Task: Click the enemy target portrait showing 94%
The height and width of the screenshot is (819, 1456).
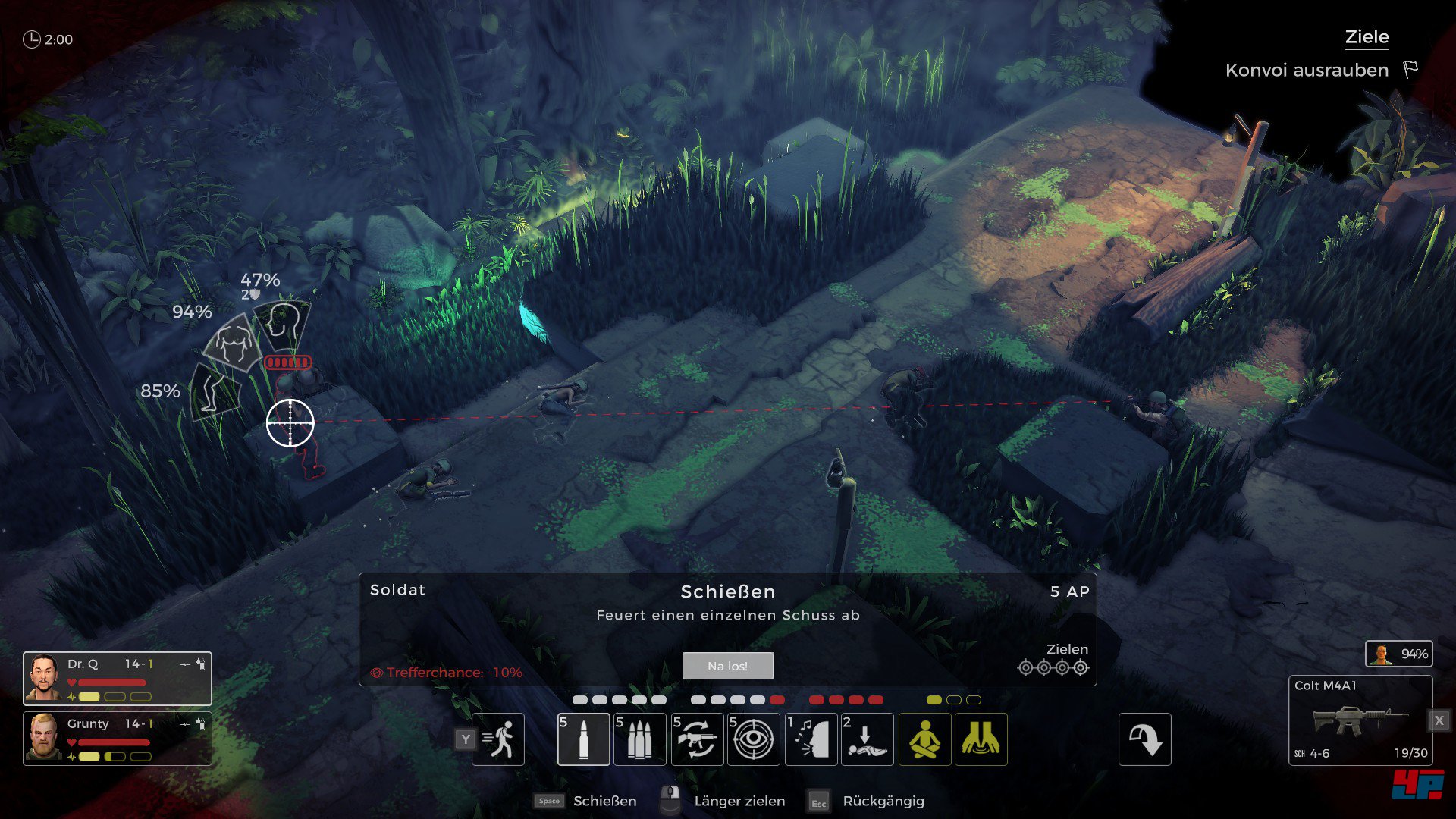Action: [1398, 654]
